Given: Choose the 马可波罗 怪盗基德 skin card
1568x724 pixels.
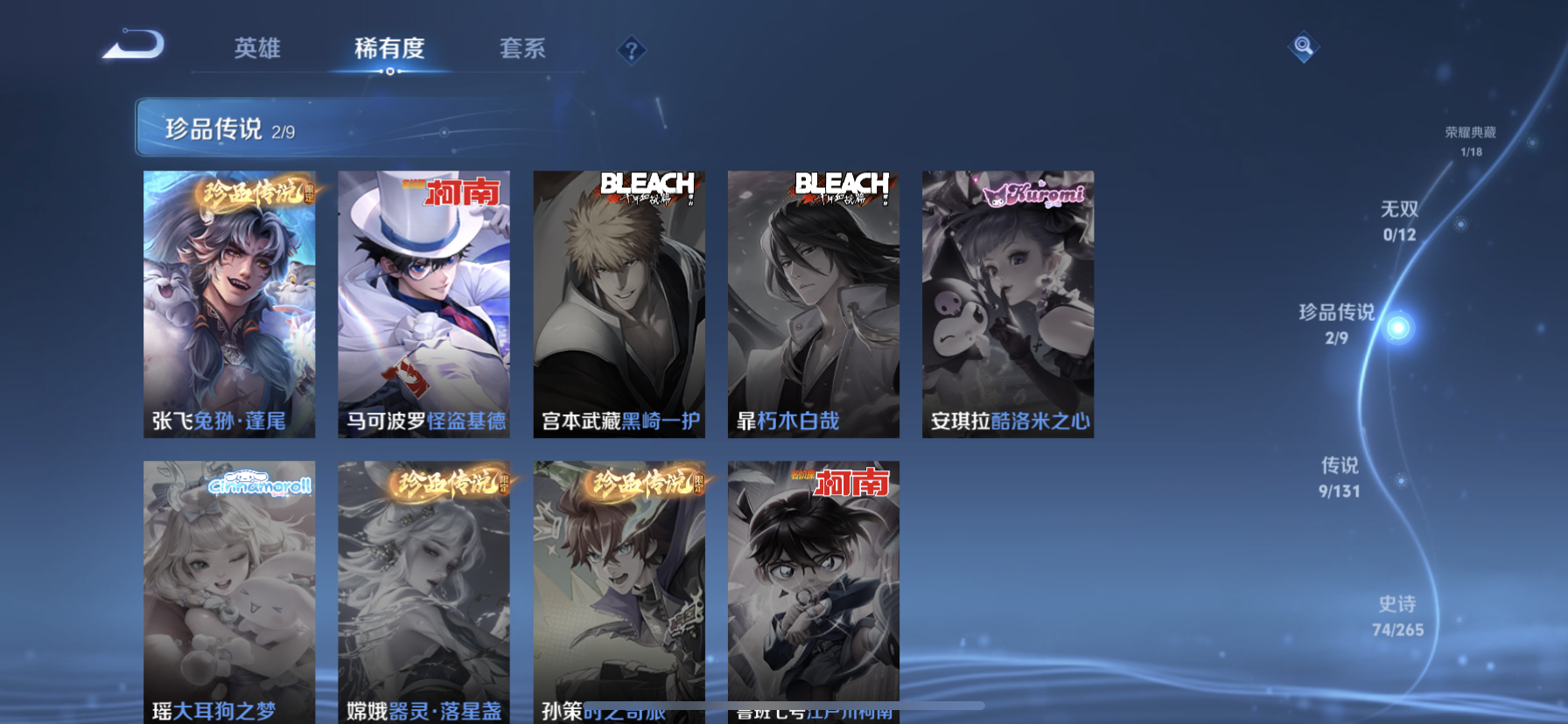Looking at the screenshot, I should (x=423, y=303).
